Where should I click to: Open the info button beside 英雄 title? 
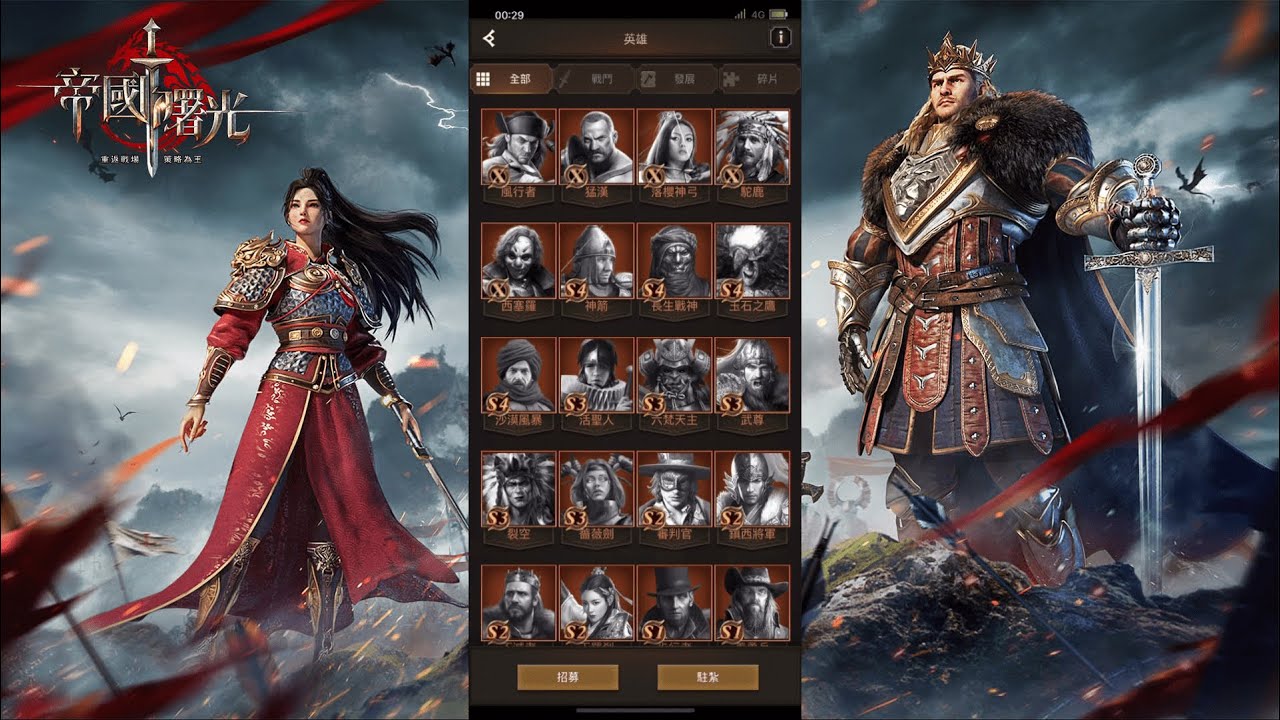pos(780,39)
